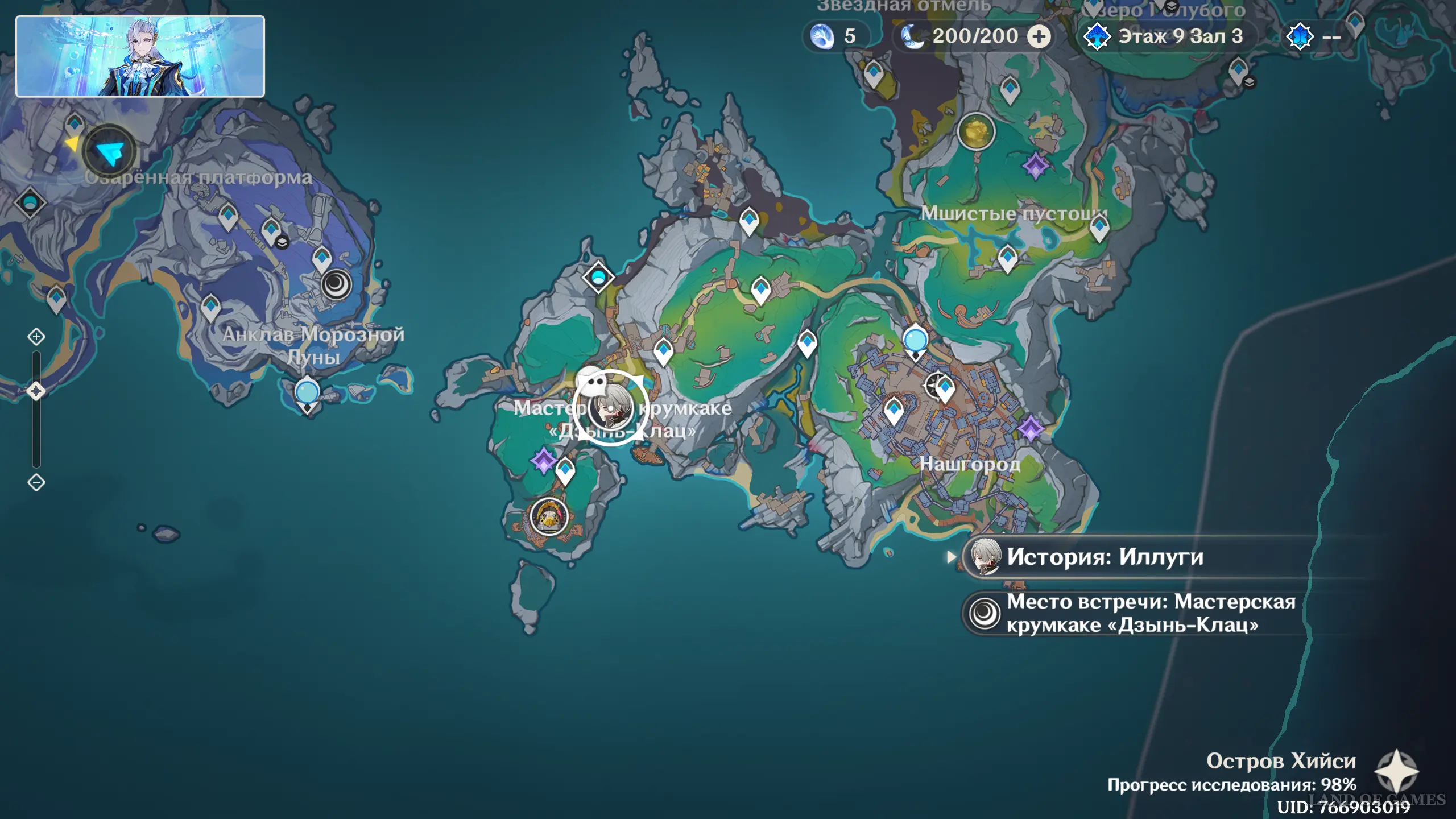Image resolution: width=1456 pixels, height=819 pixels.
Task: Click the map zoom slider handle
Action: point(36,391)
